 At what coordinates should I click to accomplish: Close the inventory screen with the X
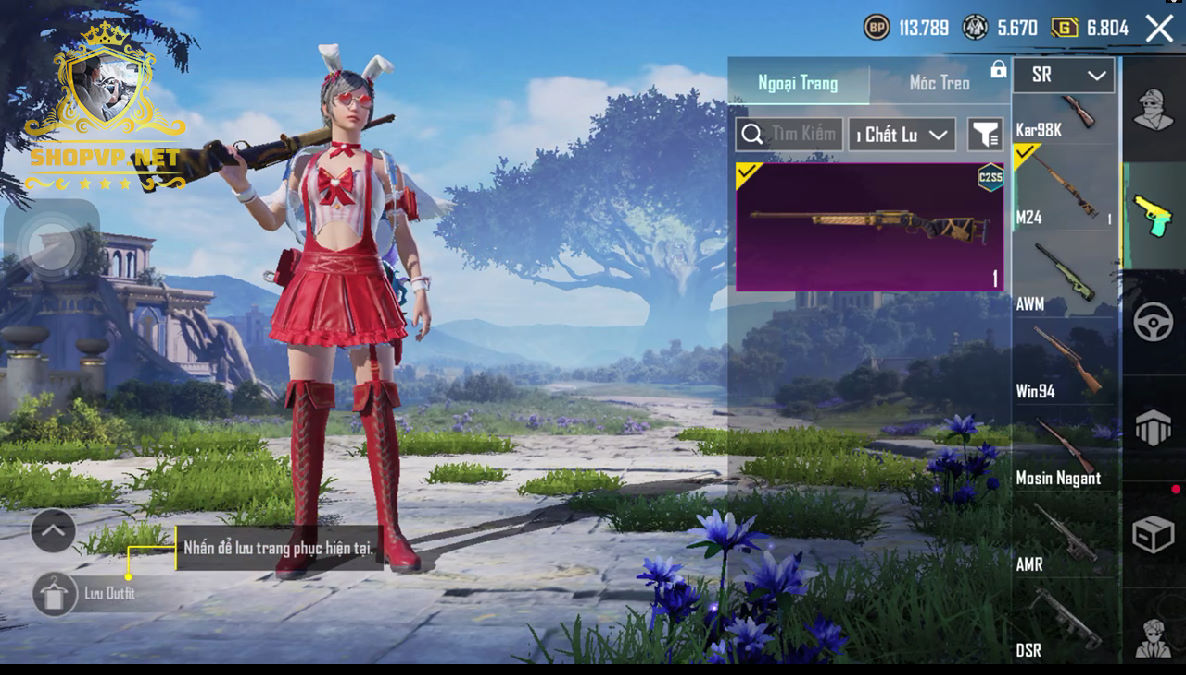click(x=1159, y=28)
